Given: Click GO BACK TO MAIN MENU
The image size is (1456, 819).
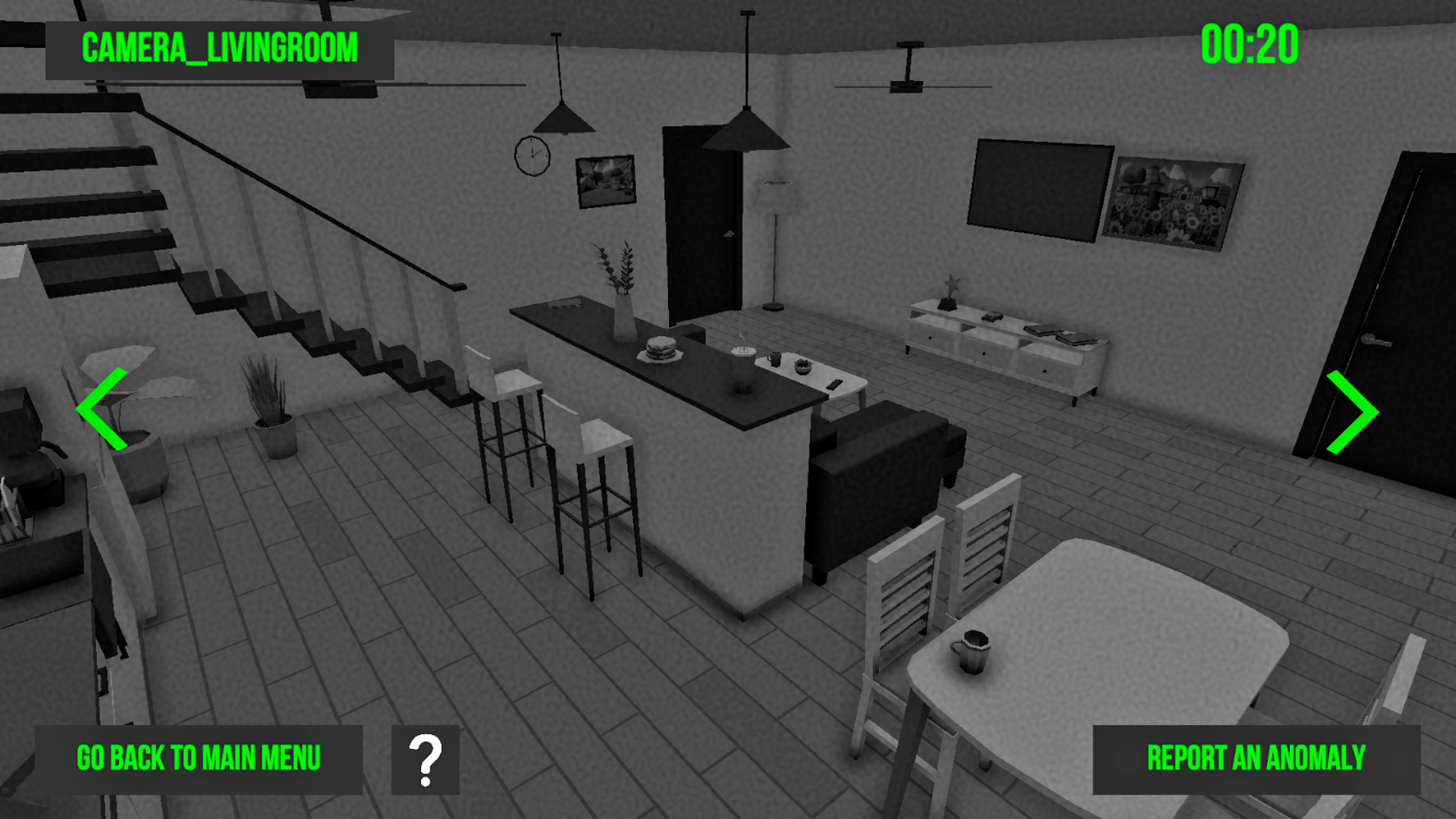Looking at the screenshot, I should (199, 756).
